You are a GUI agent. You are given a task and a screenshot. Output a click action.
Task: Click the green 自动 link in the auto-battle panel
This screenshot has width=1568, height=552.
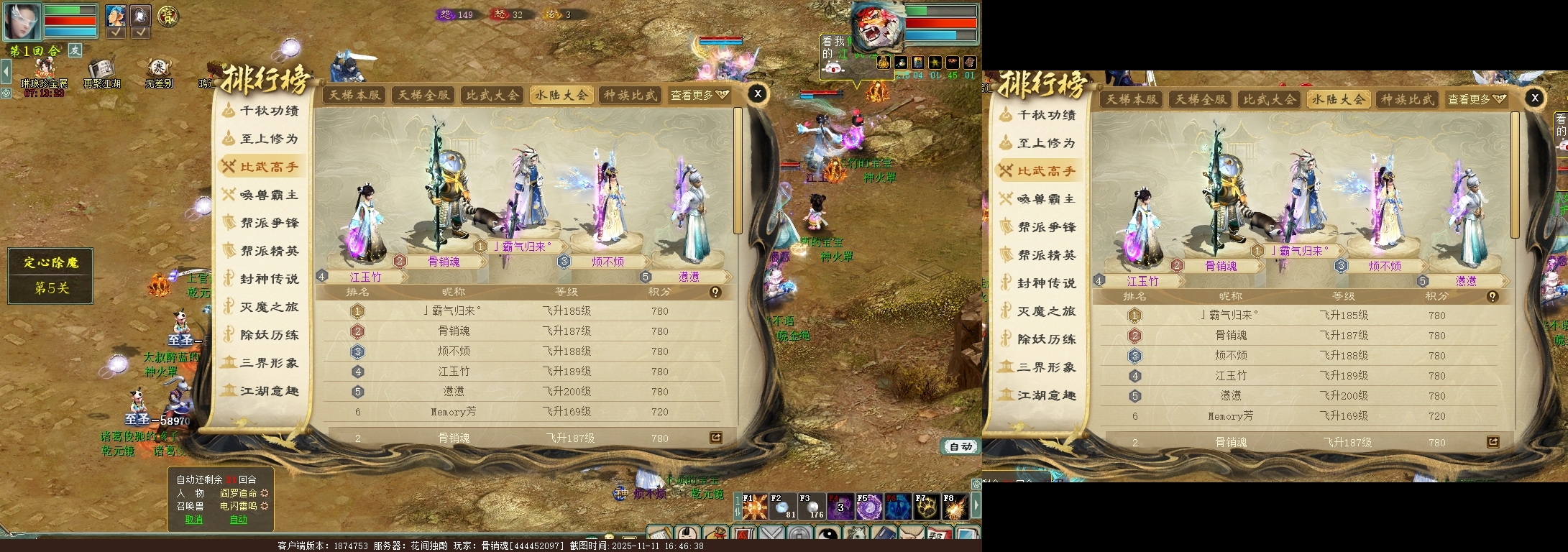[x=239, y=520]
